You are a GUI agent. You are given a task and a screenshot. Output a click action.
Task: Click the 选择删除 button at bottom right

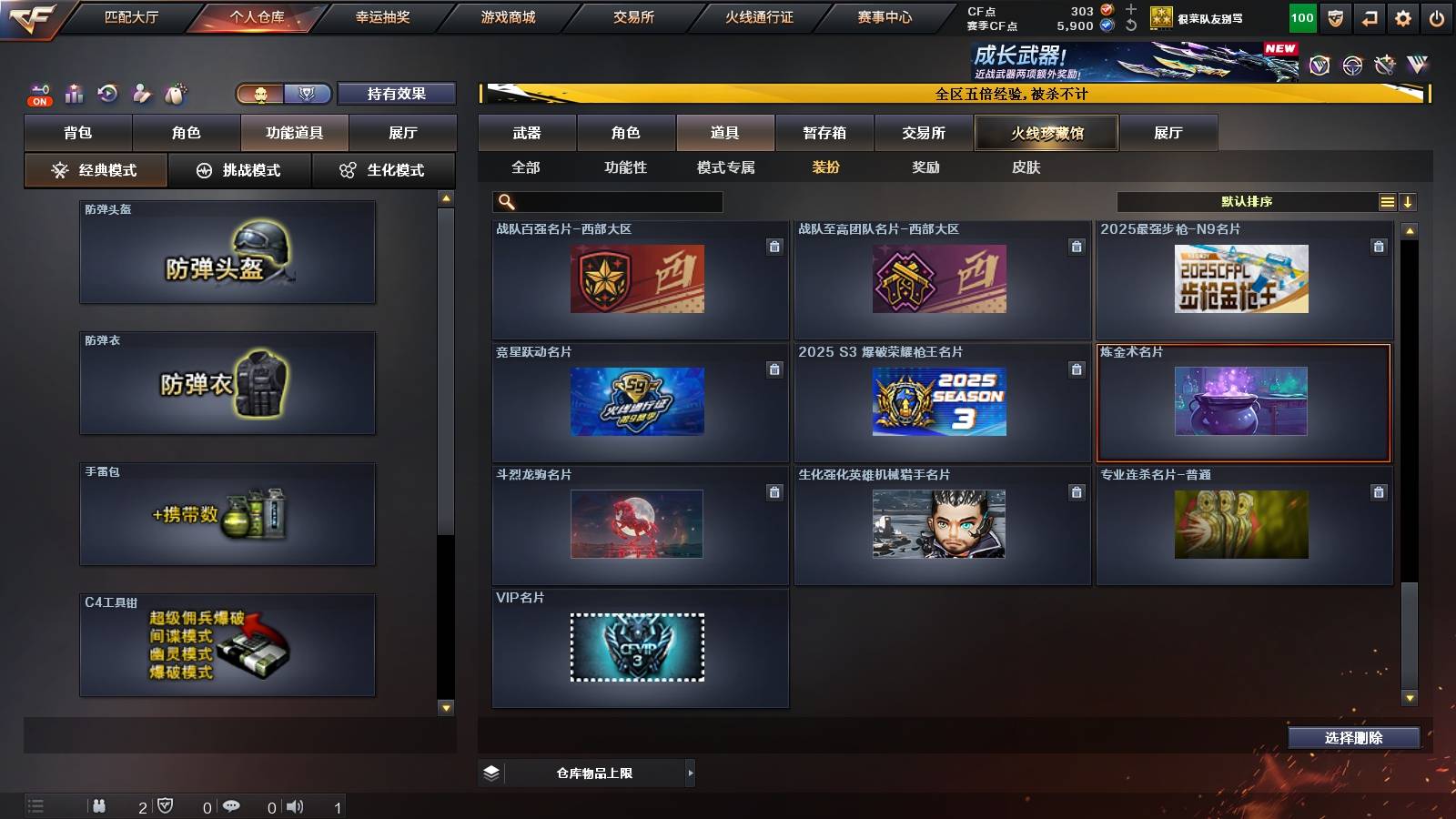pyautogui.click(x=1354, y=738)
